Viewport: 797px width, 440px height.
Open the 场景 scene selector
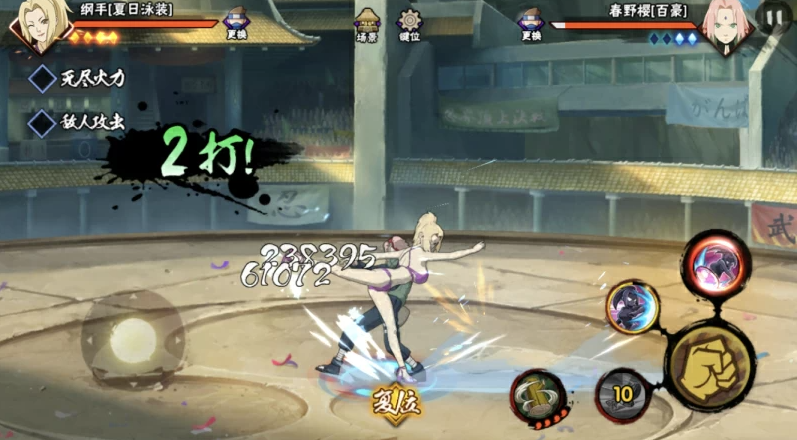coord(367,24)
